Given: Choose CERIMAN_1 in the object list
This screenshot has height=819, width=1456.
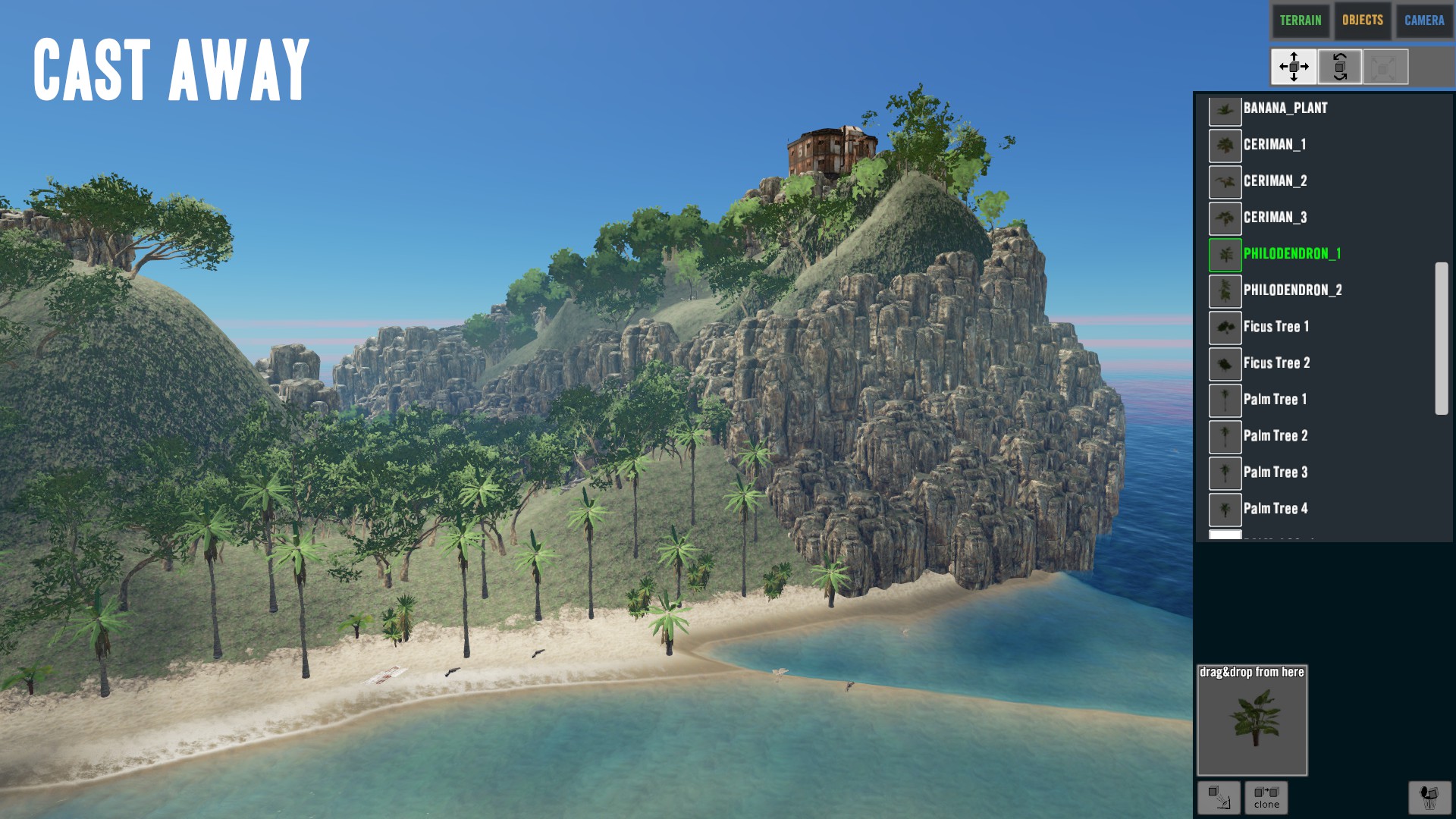Looking at the screenshot, I should [1274, 145].
